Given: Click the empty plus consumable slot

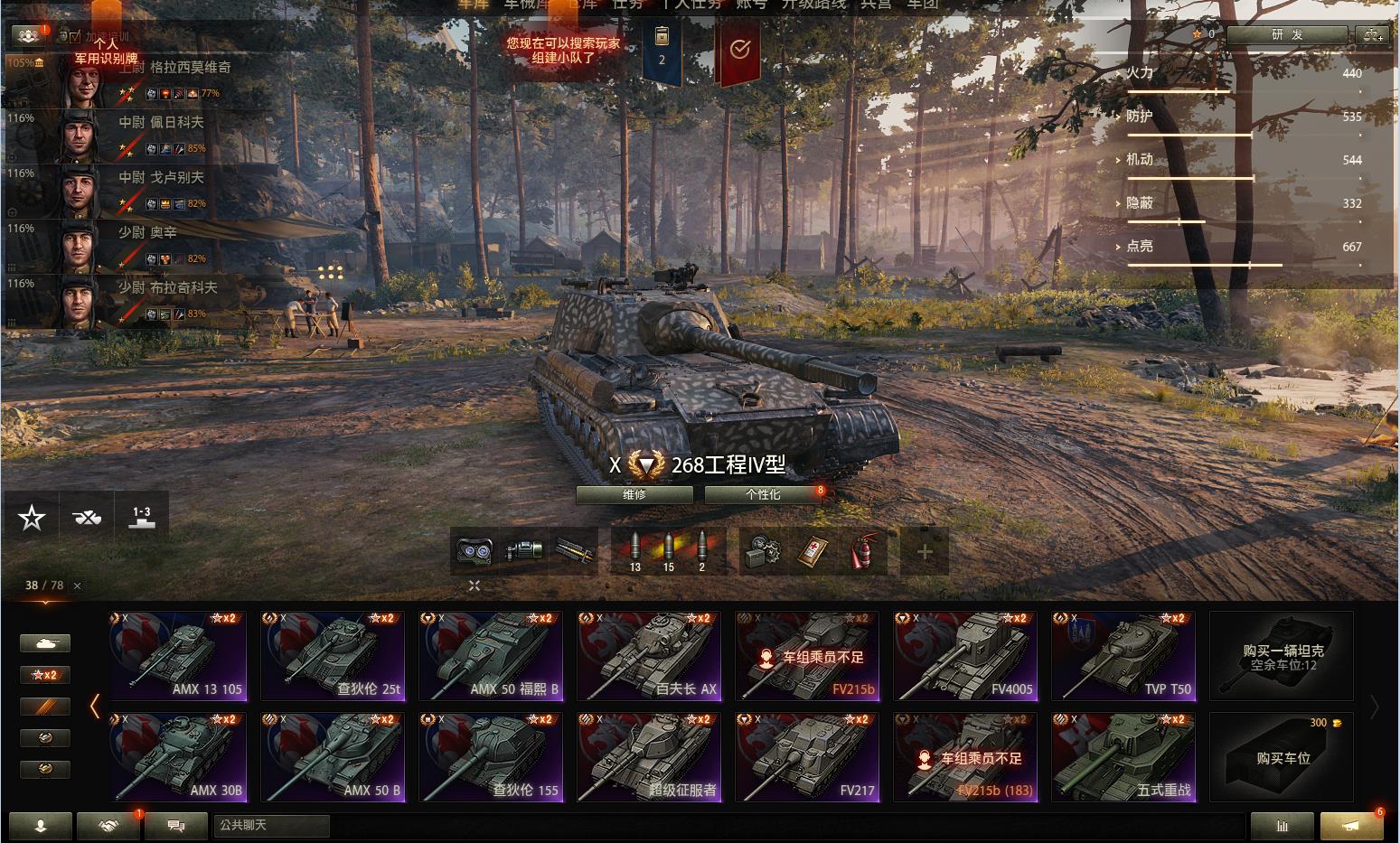Looking at the screenshot, I should pyautogui.click(x=925, y=551).
